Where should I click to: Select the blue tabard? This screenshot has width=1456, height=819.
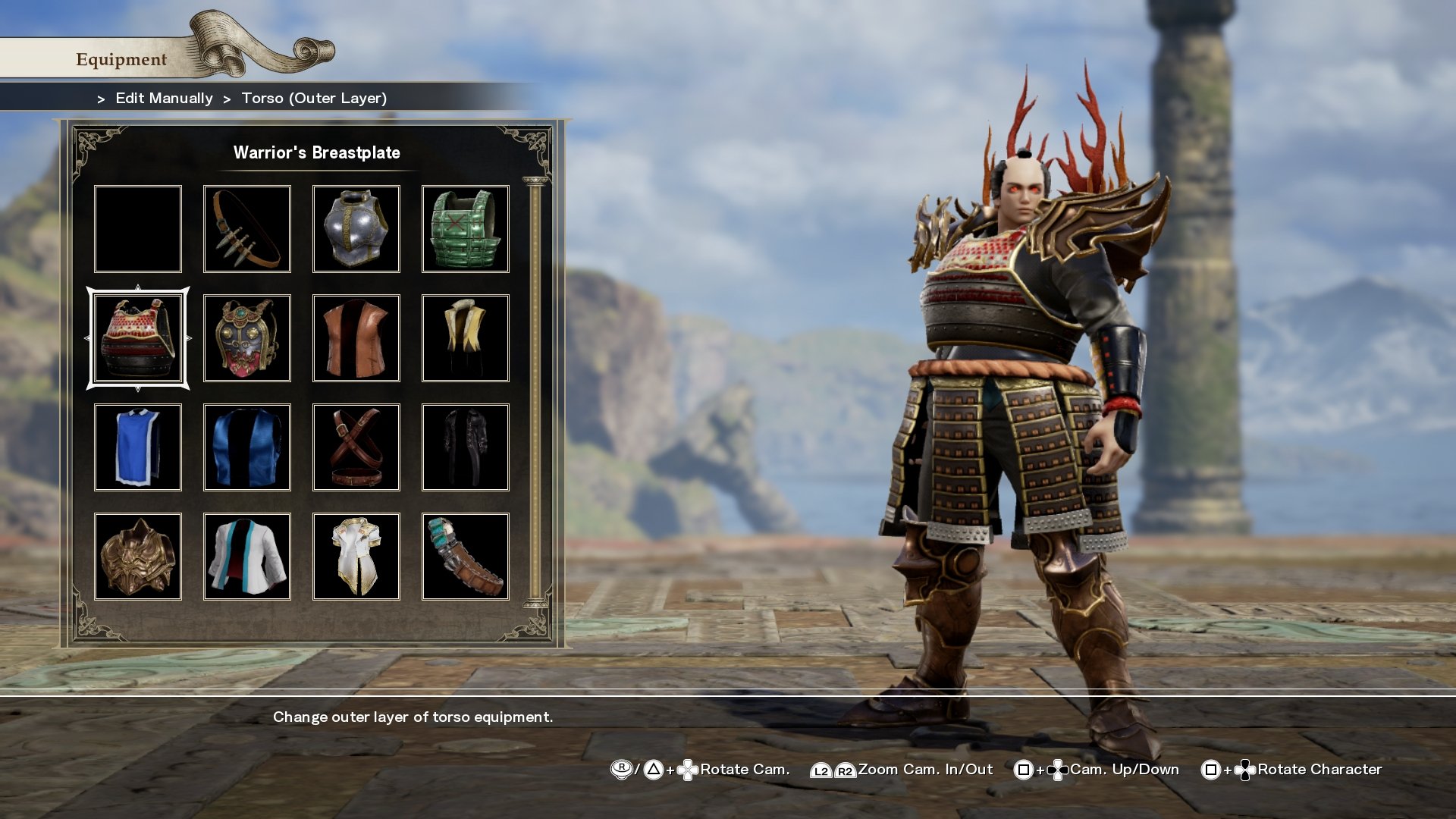pyautogui.click(x=137, y=447)
